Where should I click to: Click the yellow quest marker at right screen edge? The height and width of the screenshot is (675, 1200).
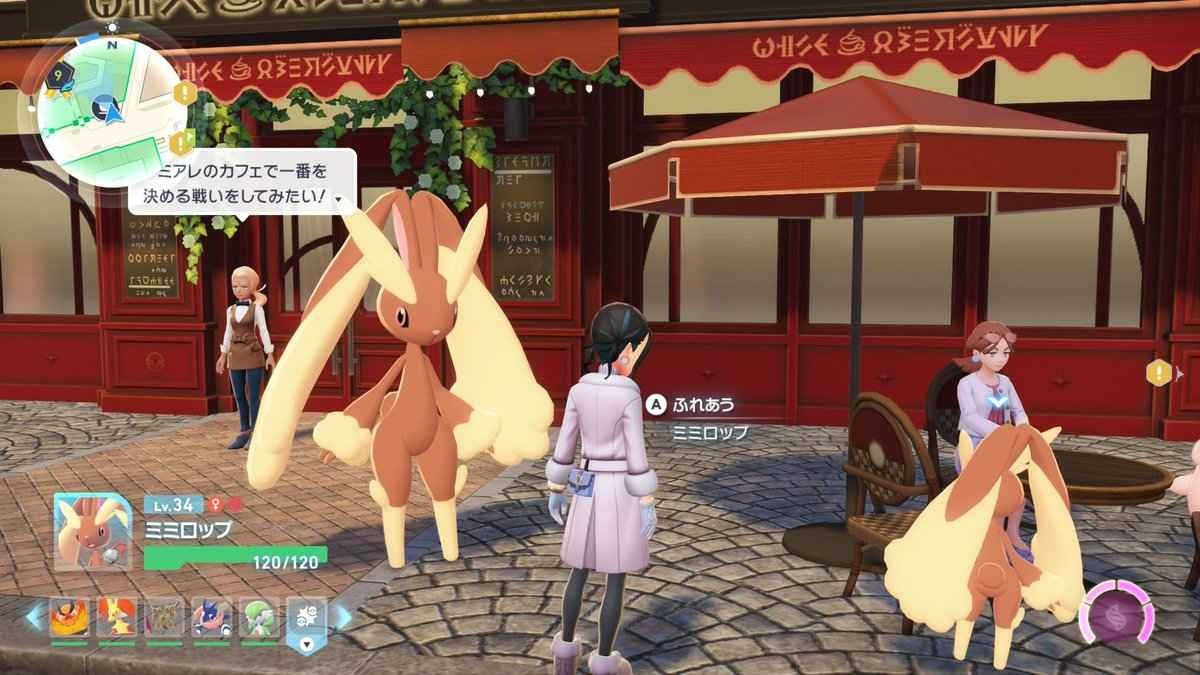(x=1159, y=372)
